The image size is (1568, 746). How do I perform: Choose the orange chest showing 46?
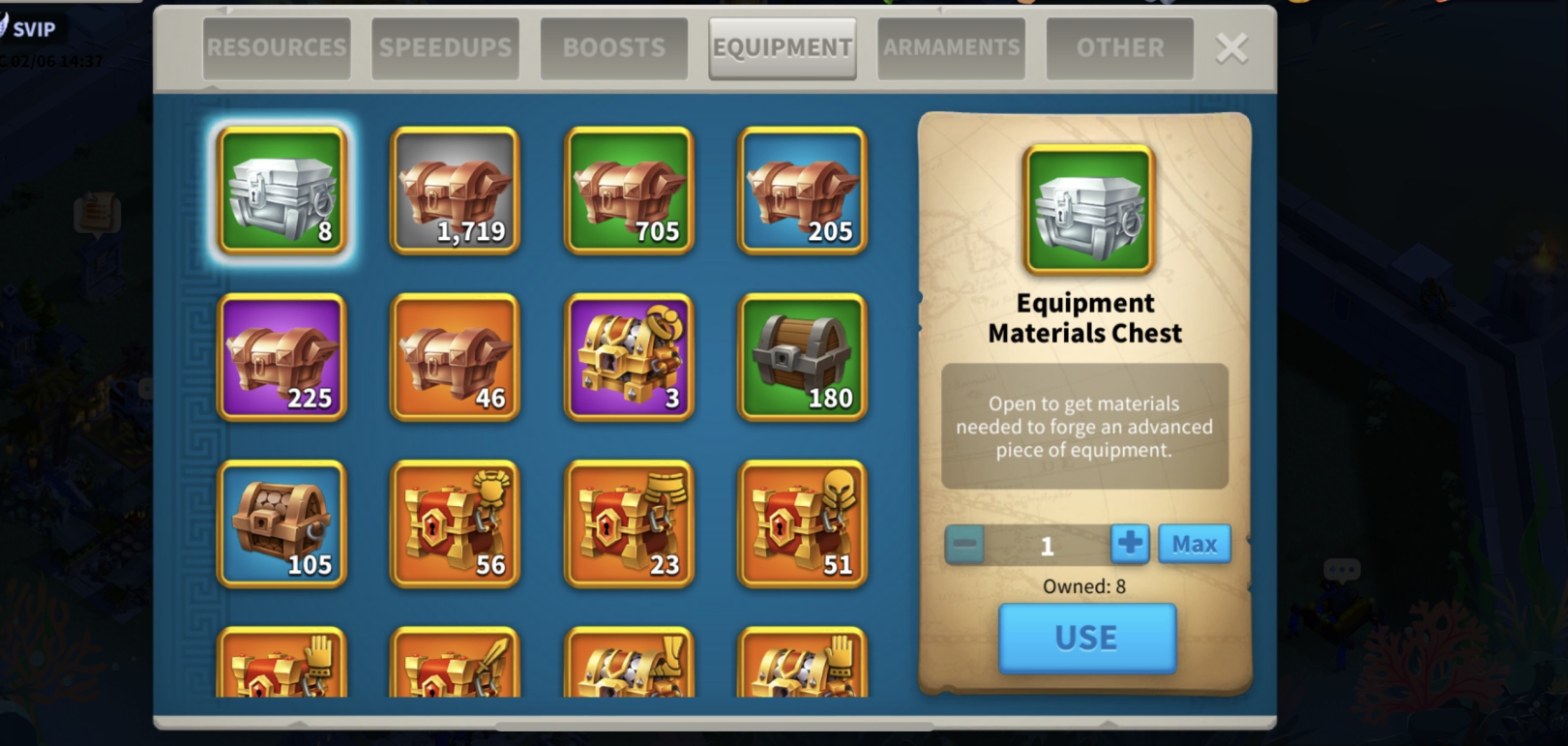455,357
